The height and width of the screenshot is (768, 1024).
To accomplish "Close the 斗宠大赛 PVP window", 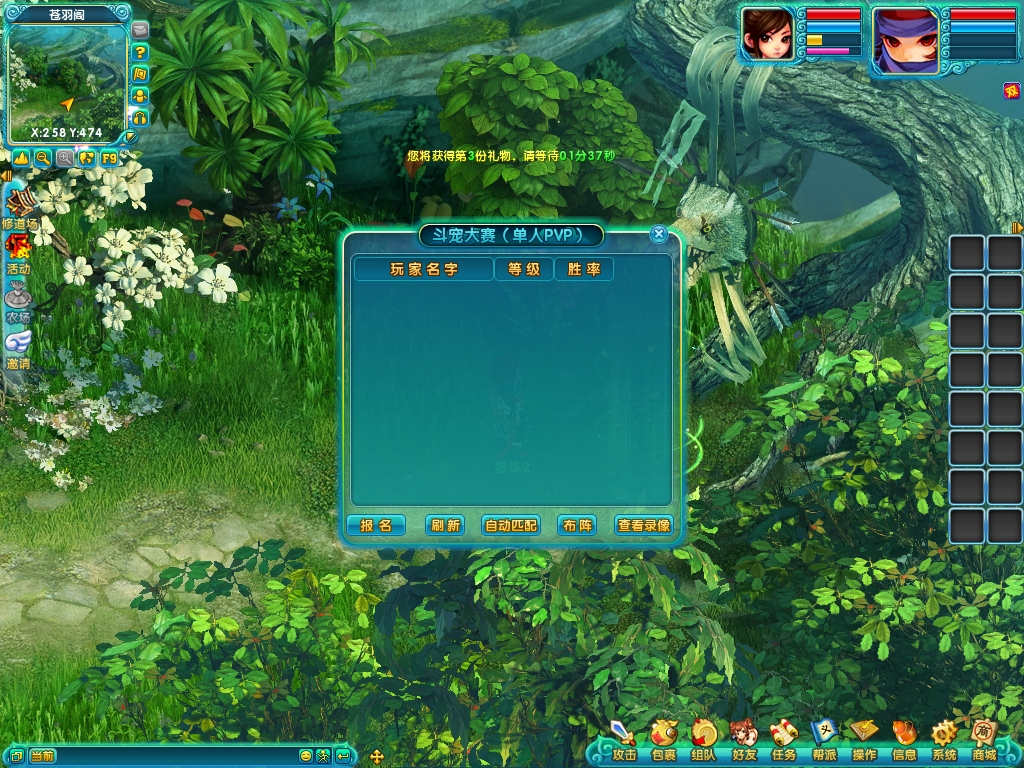I will click(x=658, y=234).
